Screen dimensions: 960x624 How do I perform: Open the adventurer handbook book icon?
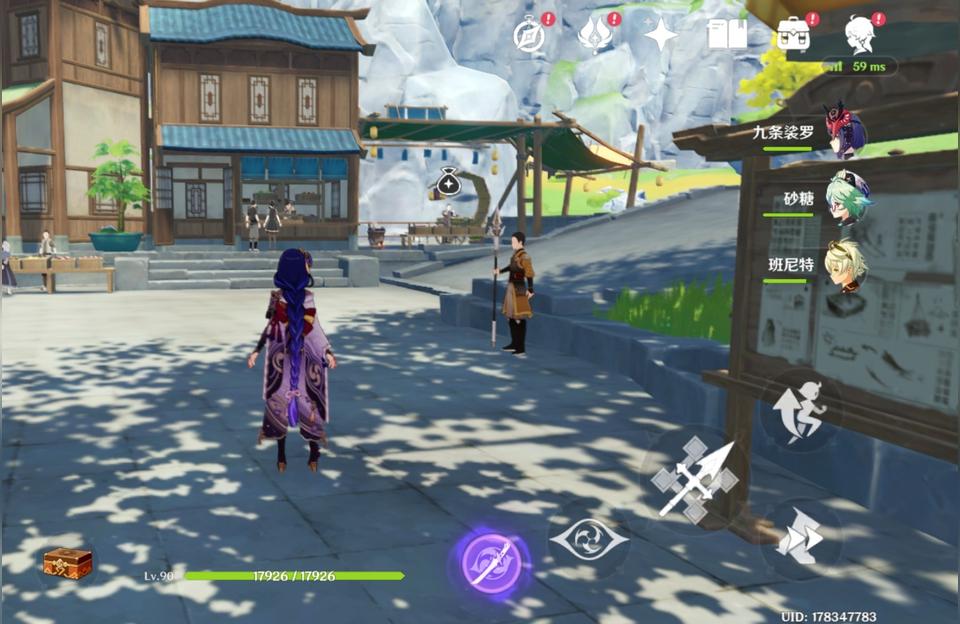[727, 35]
